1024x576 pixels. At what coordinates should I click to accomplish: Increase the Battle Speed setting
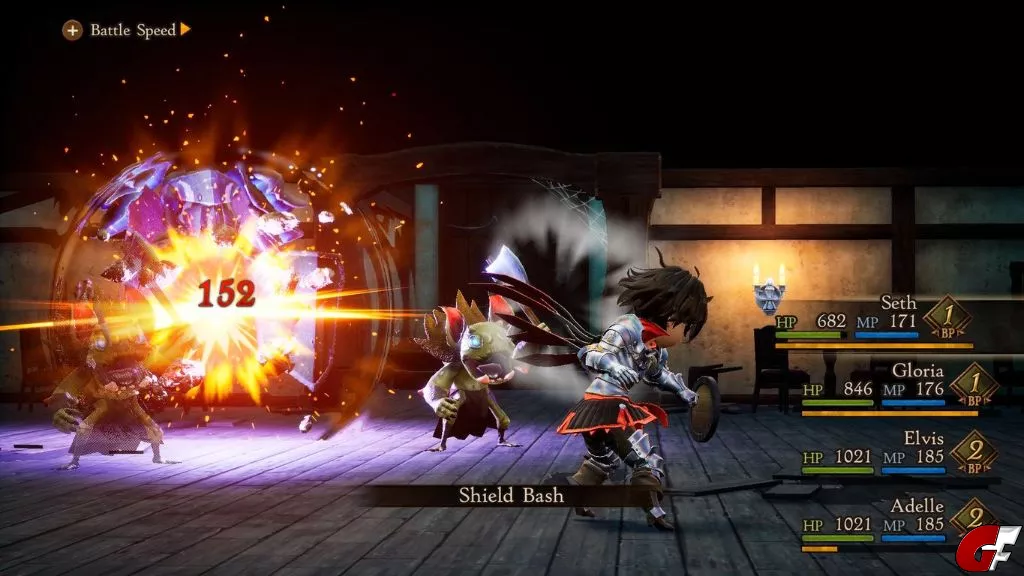(x=185, y=30)
